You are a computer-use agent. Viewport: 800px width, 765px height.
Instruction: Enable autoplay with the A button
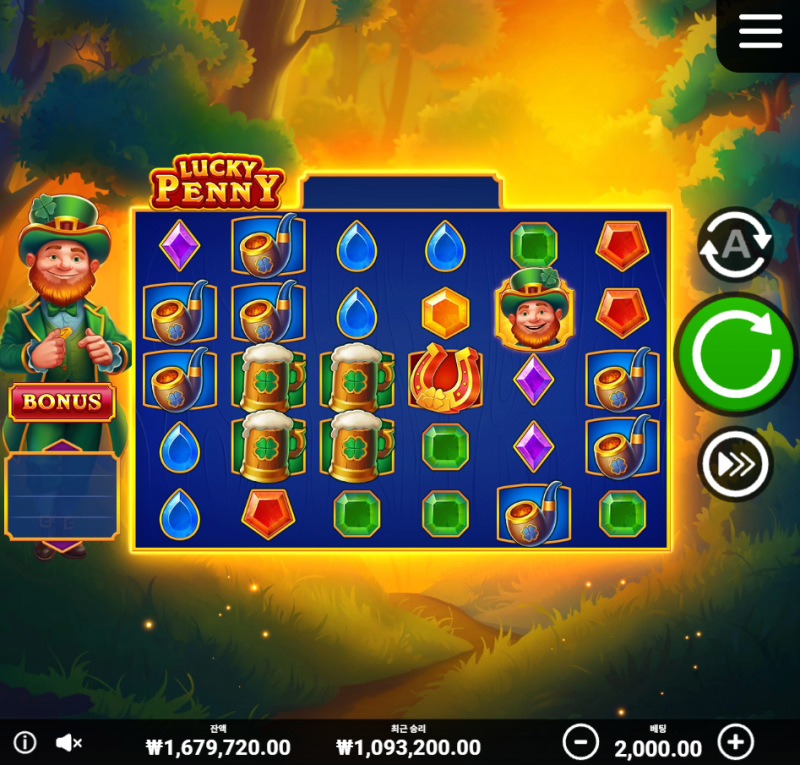(x=735, y=244)
